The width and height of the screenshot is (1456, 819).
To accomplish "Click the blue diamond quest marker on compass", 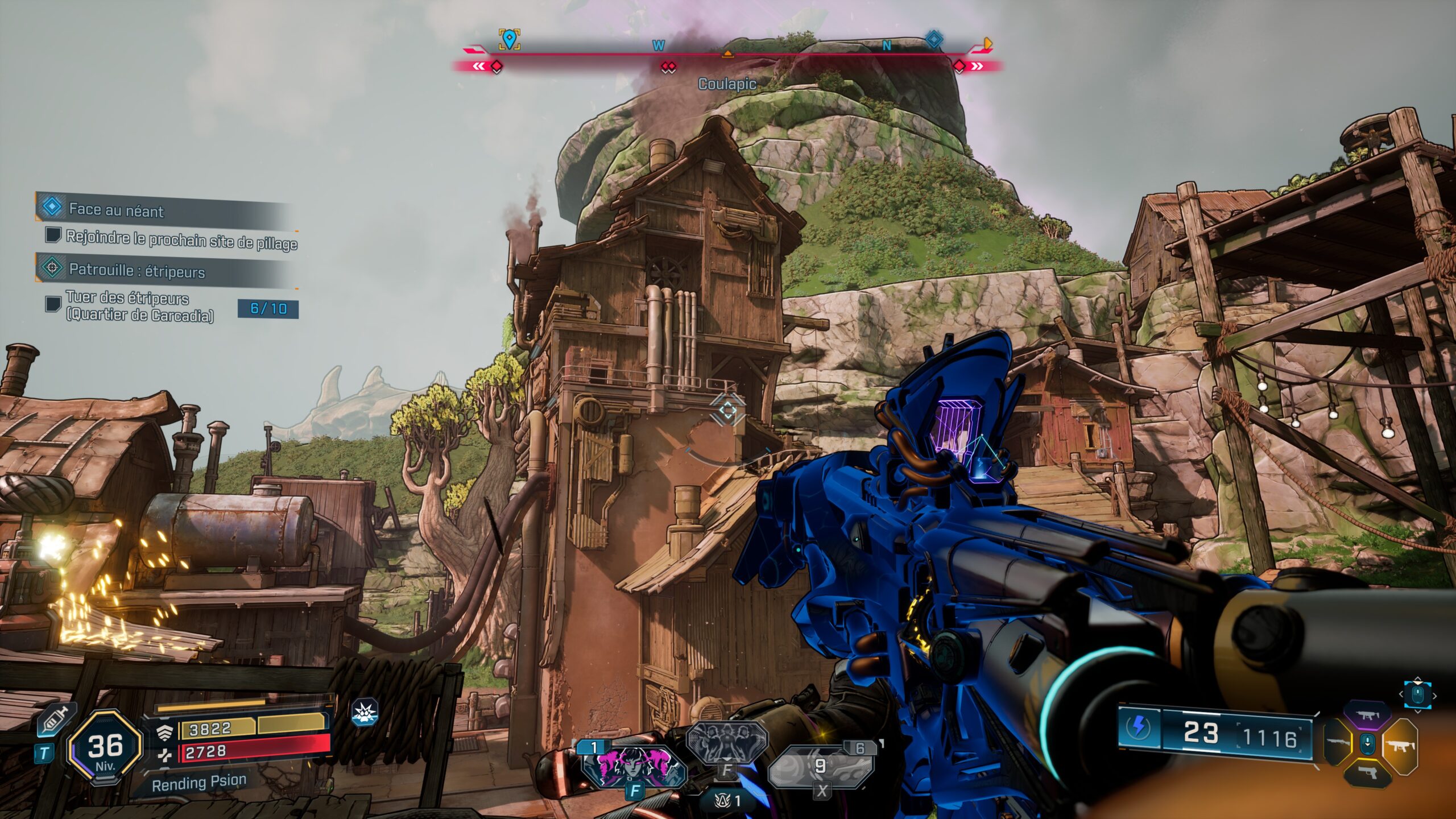I will [934, 39].
